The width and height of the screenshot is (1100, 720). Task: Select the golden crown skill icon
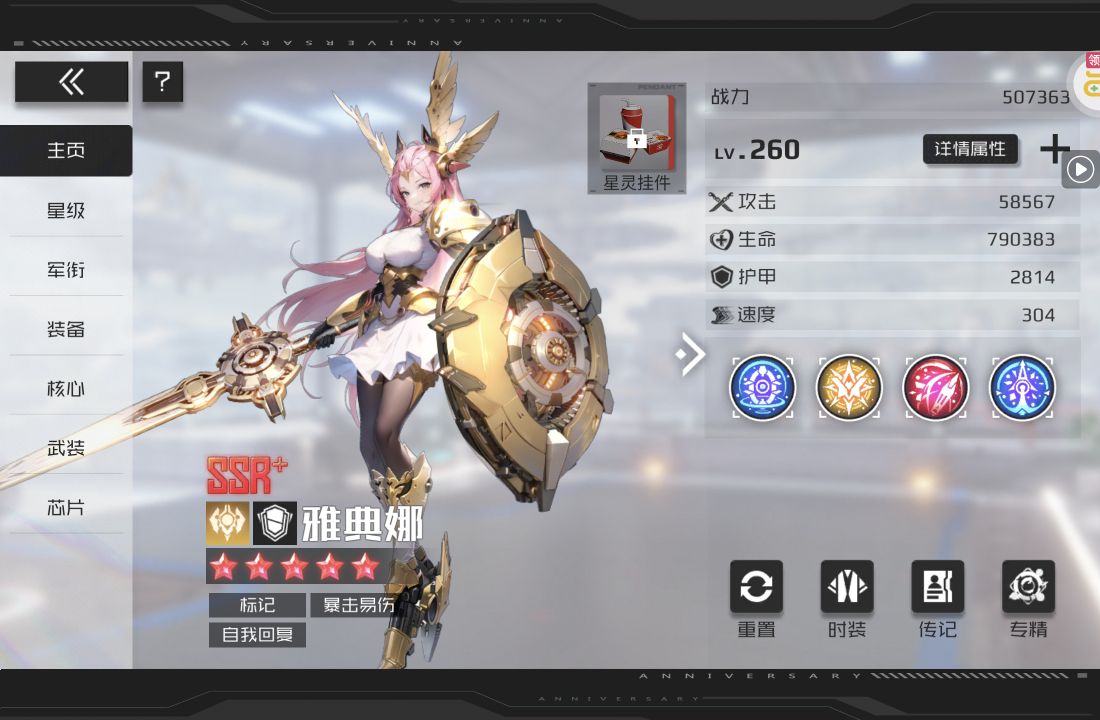pos(849,387)
